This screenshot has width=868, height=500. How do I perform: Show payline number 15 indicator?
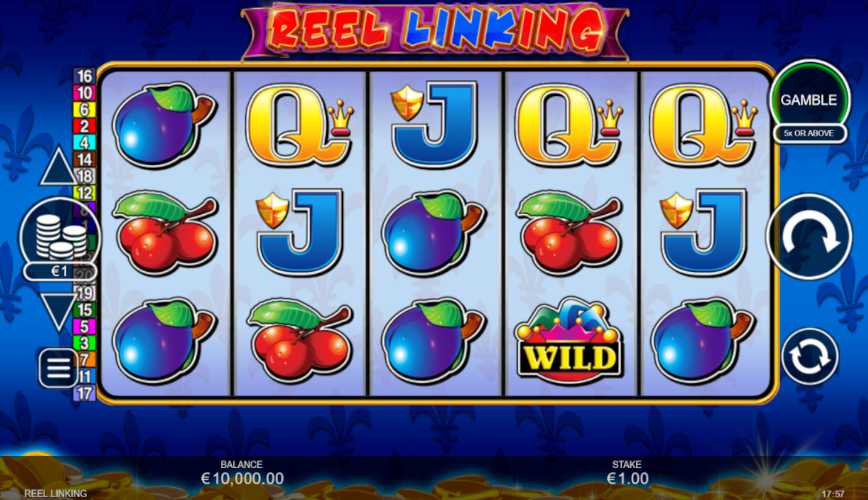[x=84, y=310]
